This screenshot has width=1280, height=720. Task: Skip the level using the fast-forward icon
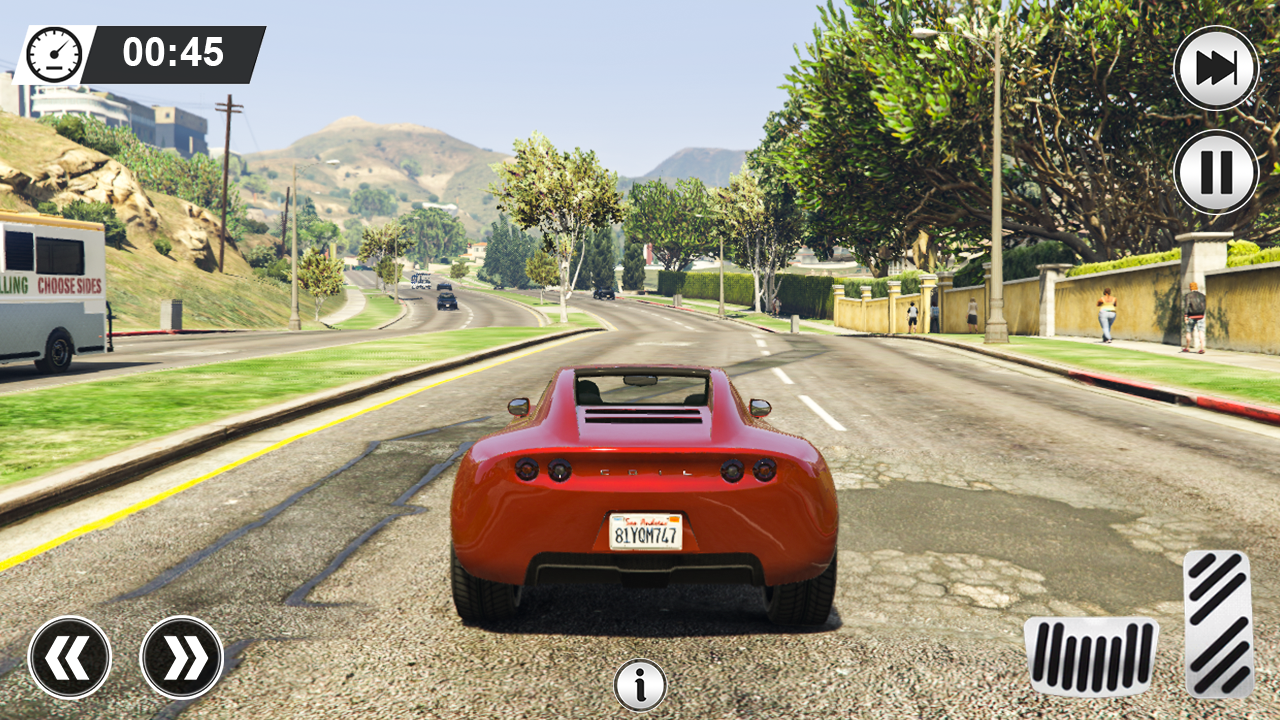click(1215, 67)
